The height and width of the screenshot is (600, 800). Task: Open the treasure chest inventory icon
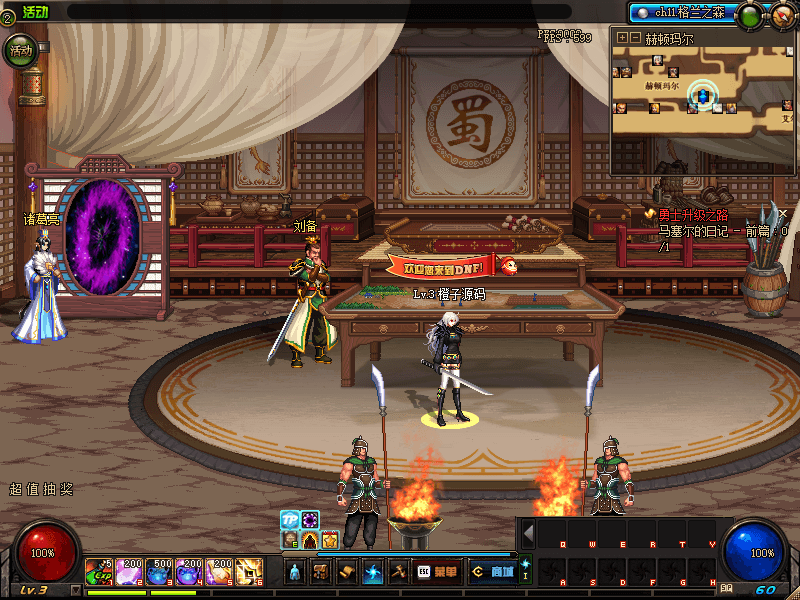click(x=321, y=572)
